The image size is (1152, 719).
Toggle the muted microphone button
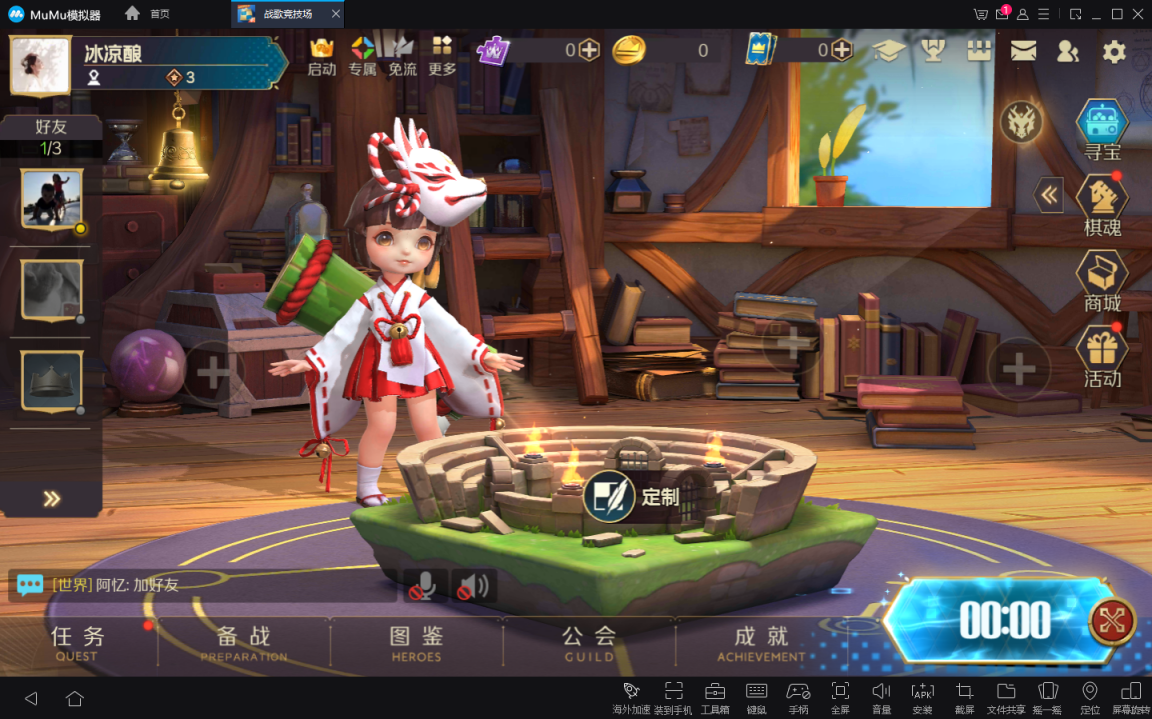pos(421,586)
